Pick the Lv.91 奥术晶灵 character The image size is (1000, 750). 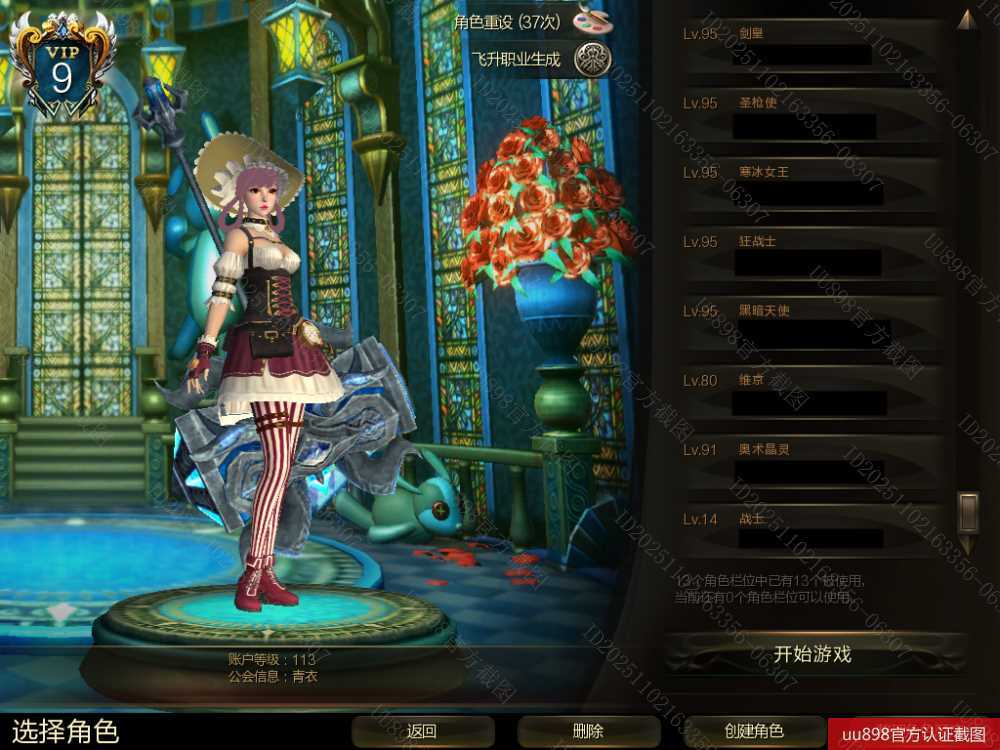click(x=810, y=462)
